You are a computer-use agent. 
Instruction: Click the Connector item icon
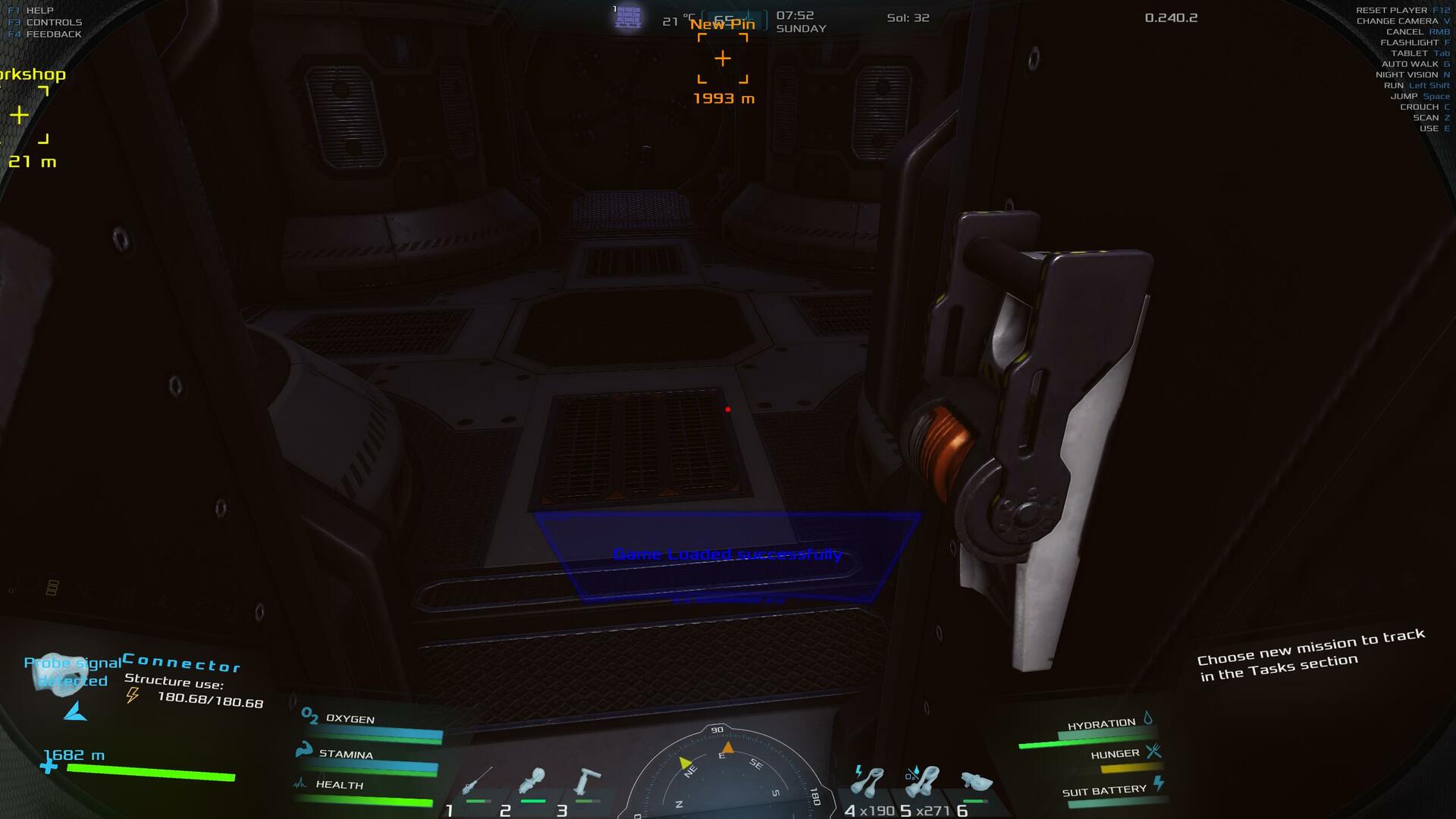point(59,670)
